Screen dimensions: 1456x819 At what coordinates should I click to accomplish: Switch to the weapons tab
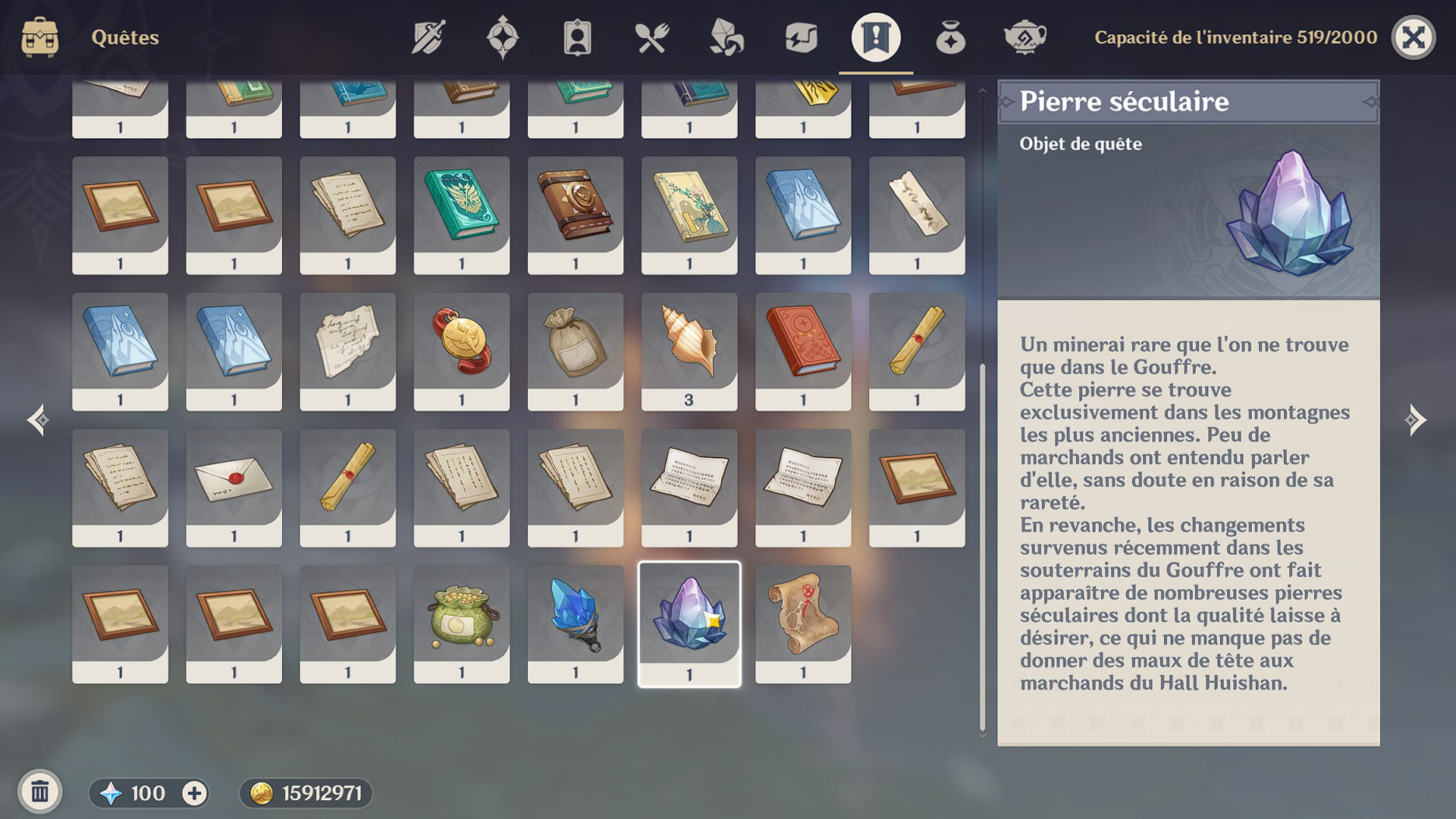click(x=428, y=37)
